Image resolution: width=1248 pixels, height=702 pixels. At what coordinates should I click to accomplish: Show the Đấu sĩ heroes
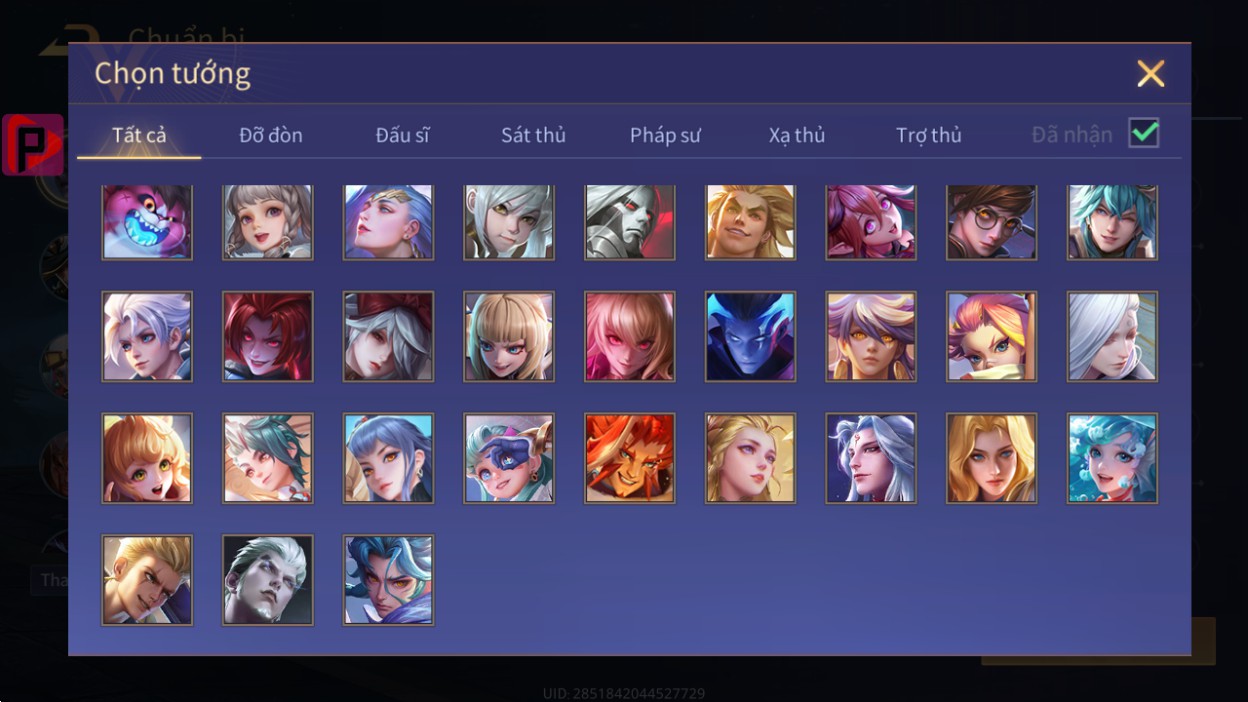(x=402, y=135)
